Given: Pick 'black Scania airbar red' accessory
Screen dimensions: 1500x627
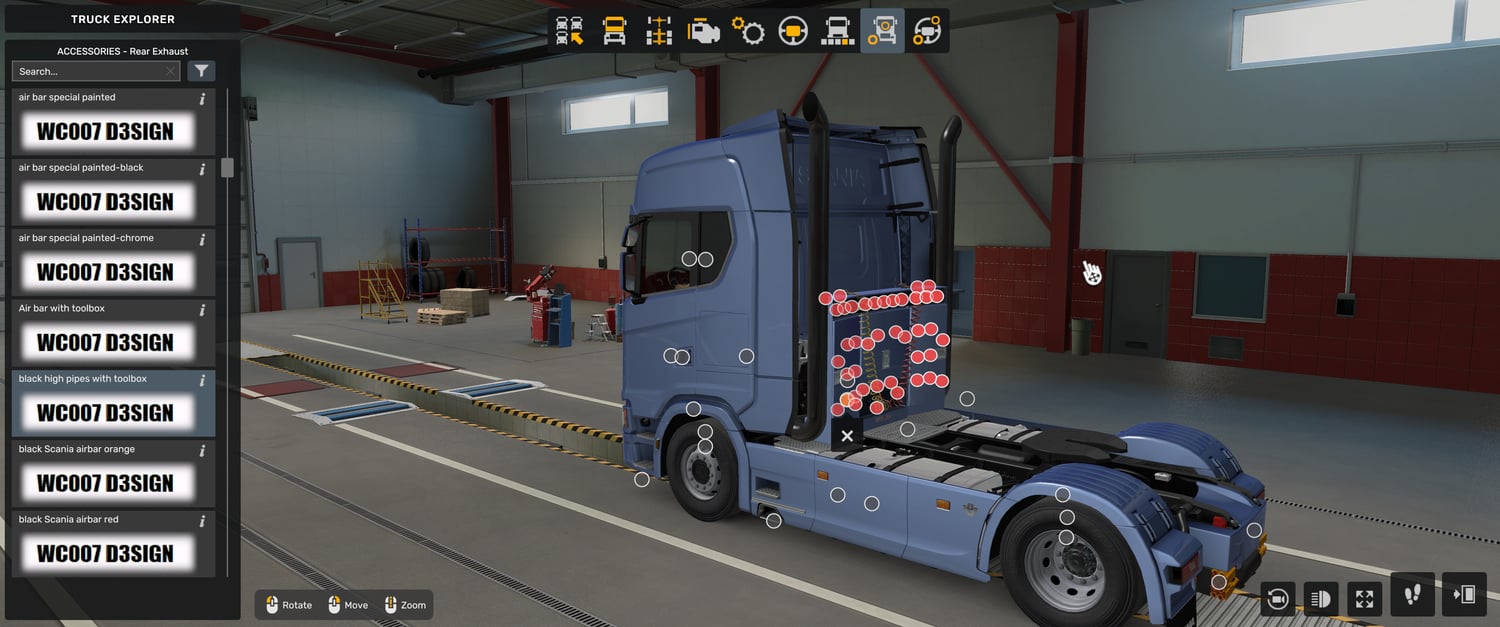Looking at the screenshot, I should tap(105, 553).
